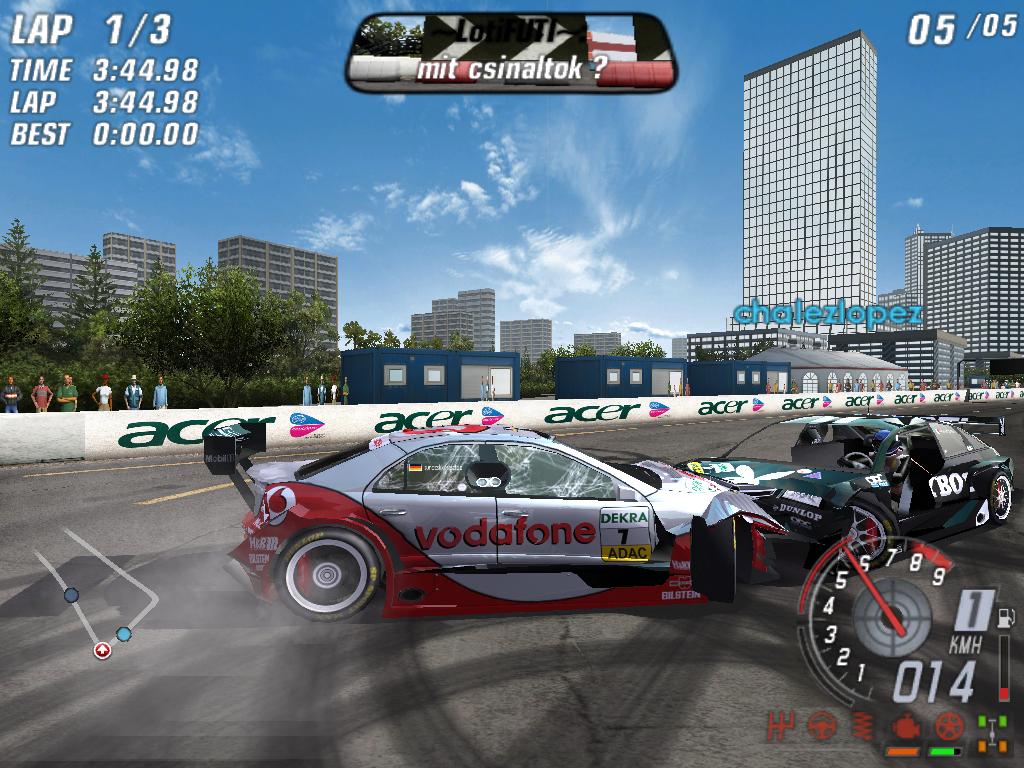Open the four-tyre chassis status diagram
Viewport: 1024px width, 768px height.
(x=992, y=731)
